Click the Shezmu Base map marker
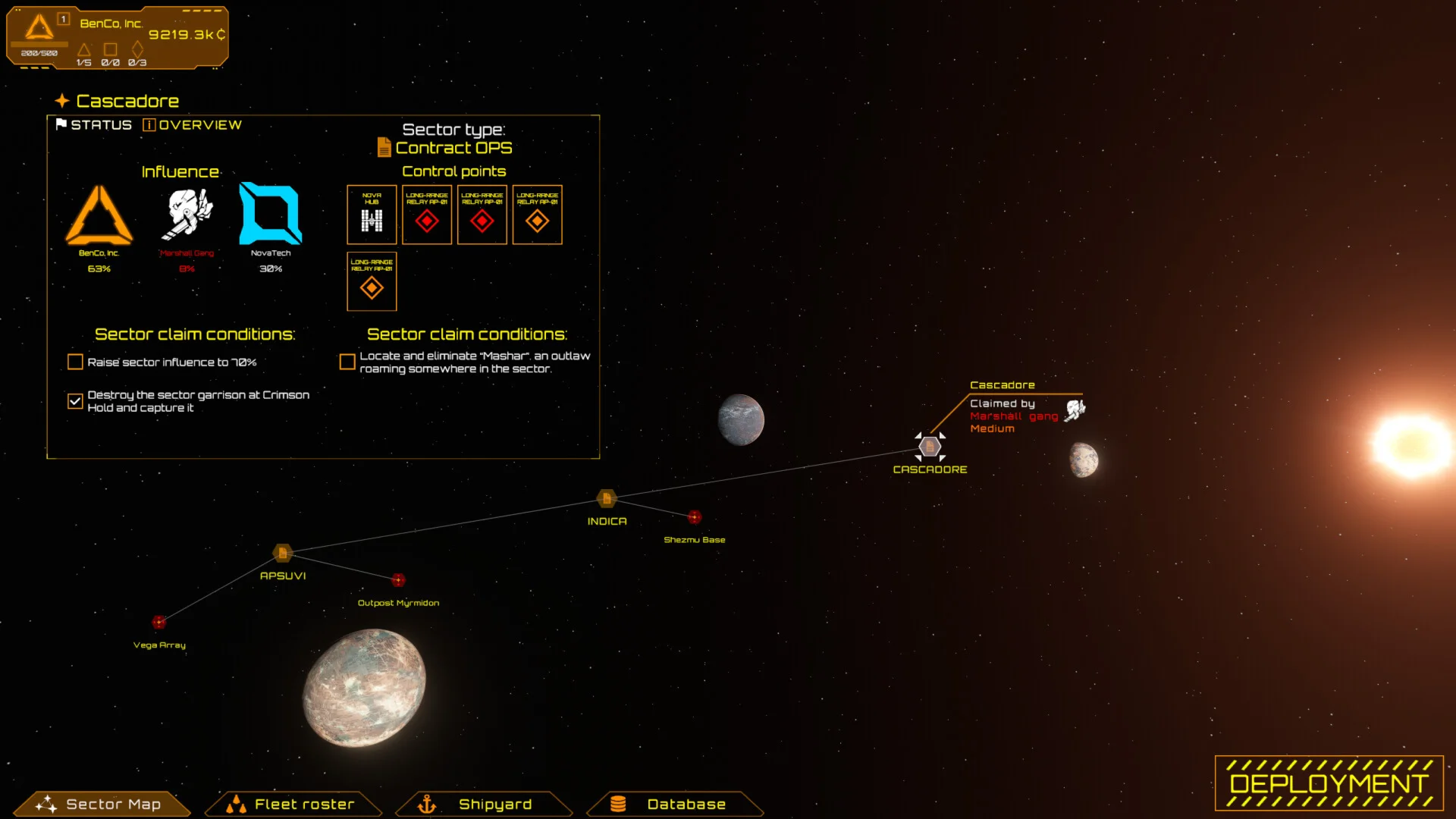The image size is (1456, 819). [x=695, y=517]
